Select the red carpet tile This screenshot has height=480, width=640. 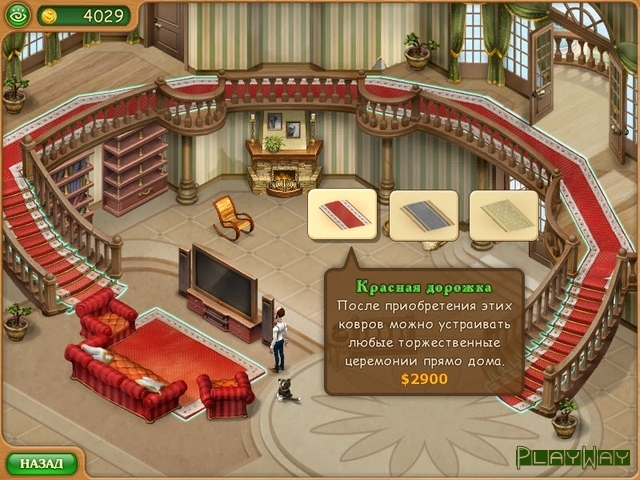coord(342,215)
